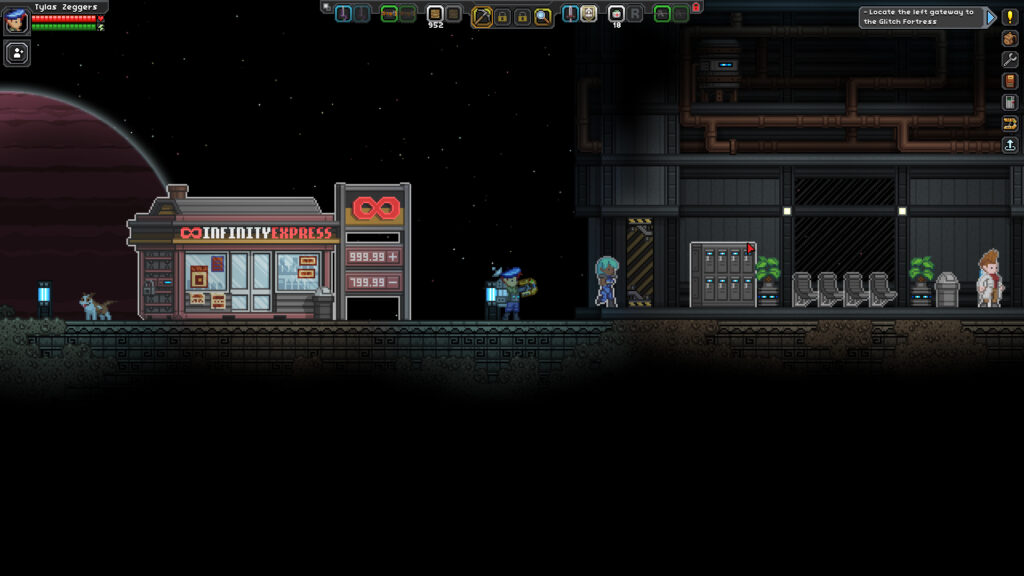Image resolution: width=1024 pixels, height=576 pixels.
Task: Toggle the red hotbar lock
Action: coord(696,7)
